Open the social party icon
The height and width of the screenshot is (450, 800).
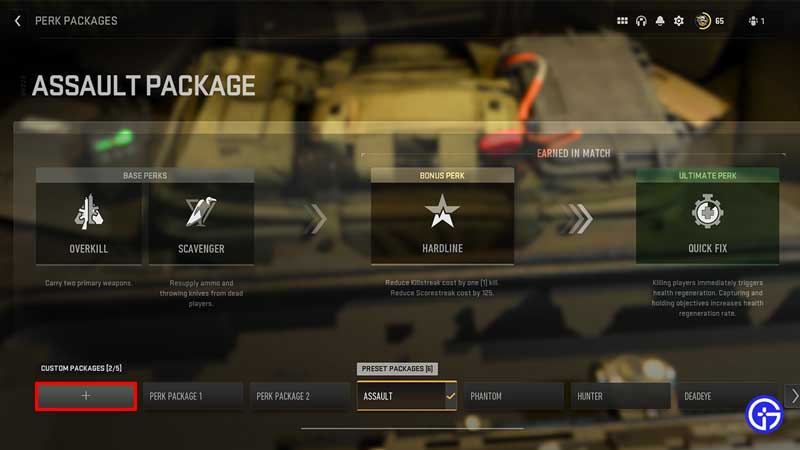[755, 21]
